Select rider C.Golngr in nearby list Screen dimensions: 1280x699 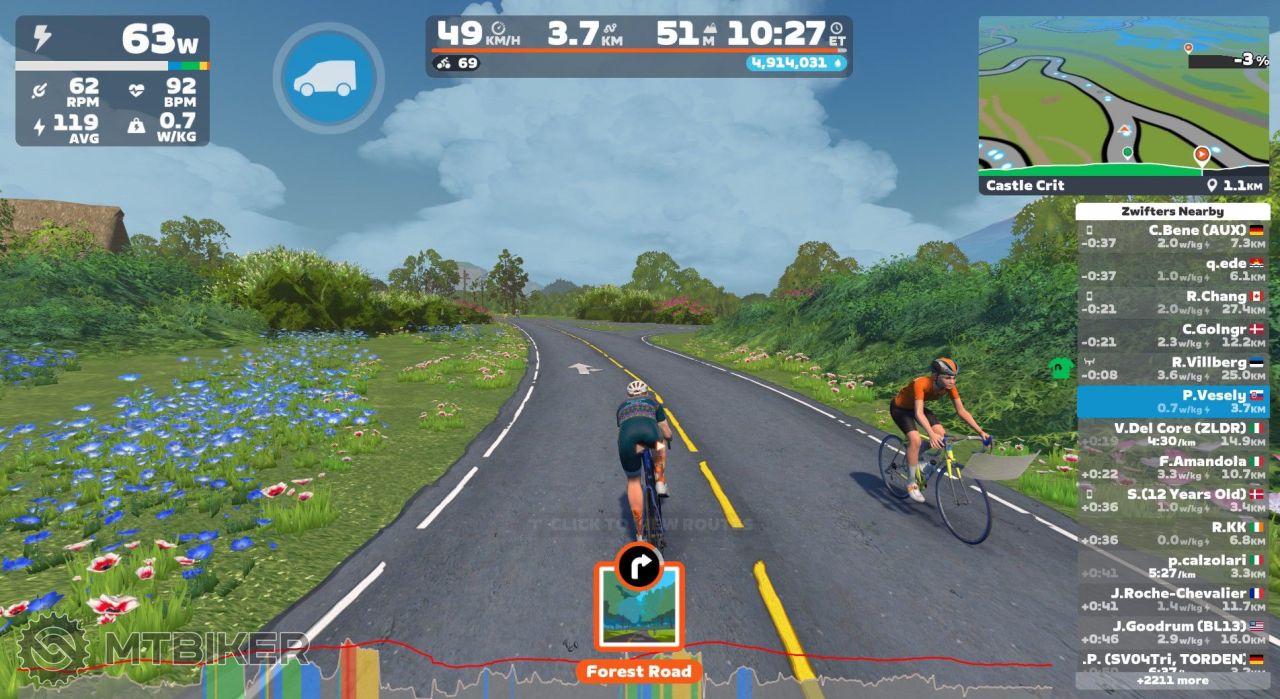(1172, 335)
